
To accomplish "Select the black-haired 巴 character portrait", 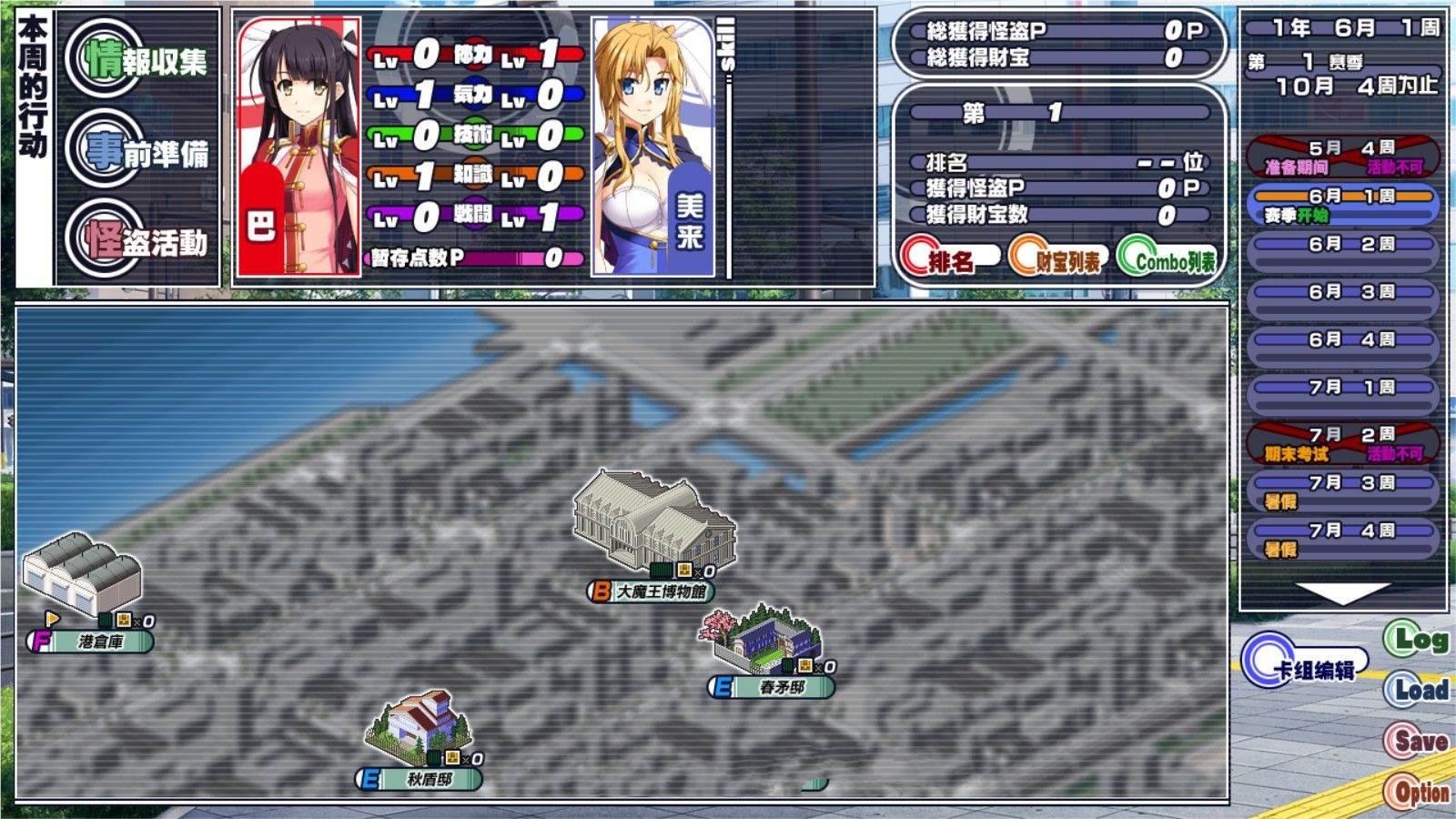I will point(298,146).
